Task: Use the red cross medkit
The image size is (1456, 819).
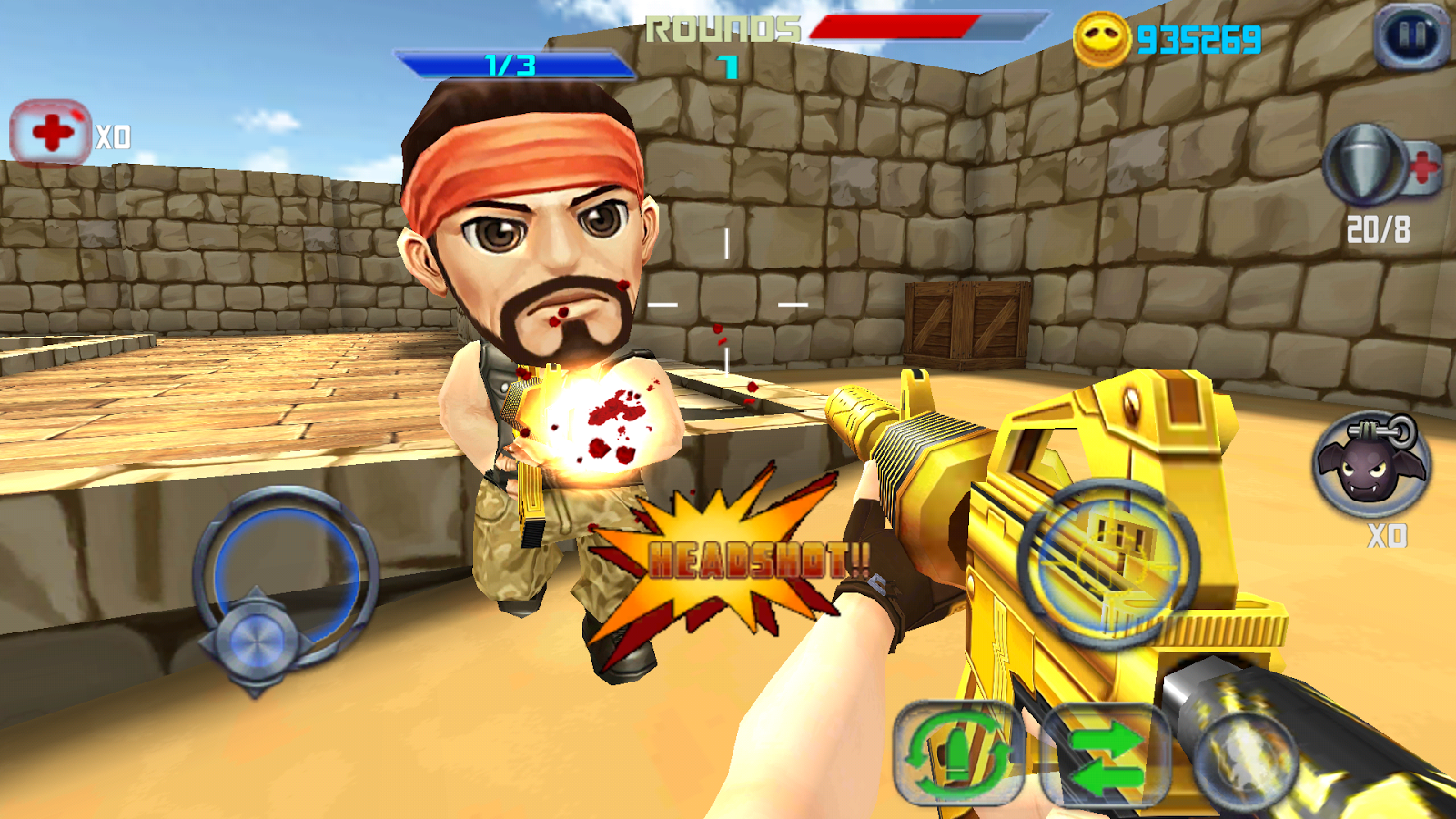Action: (51, 133)
